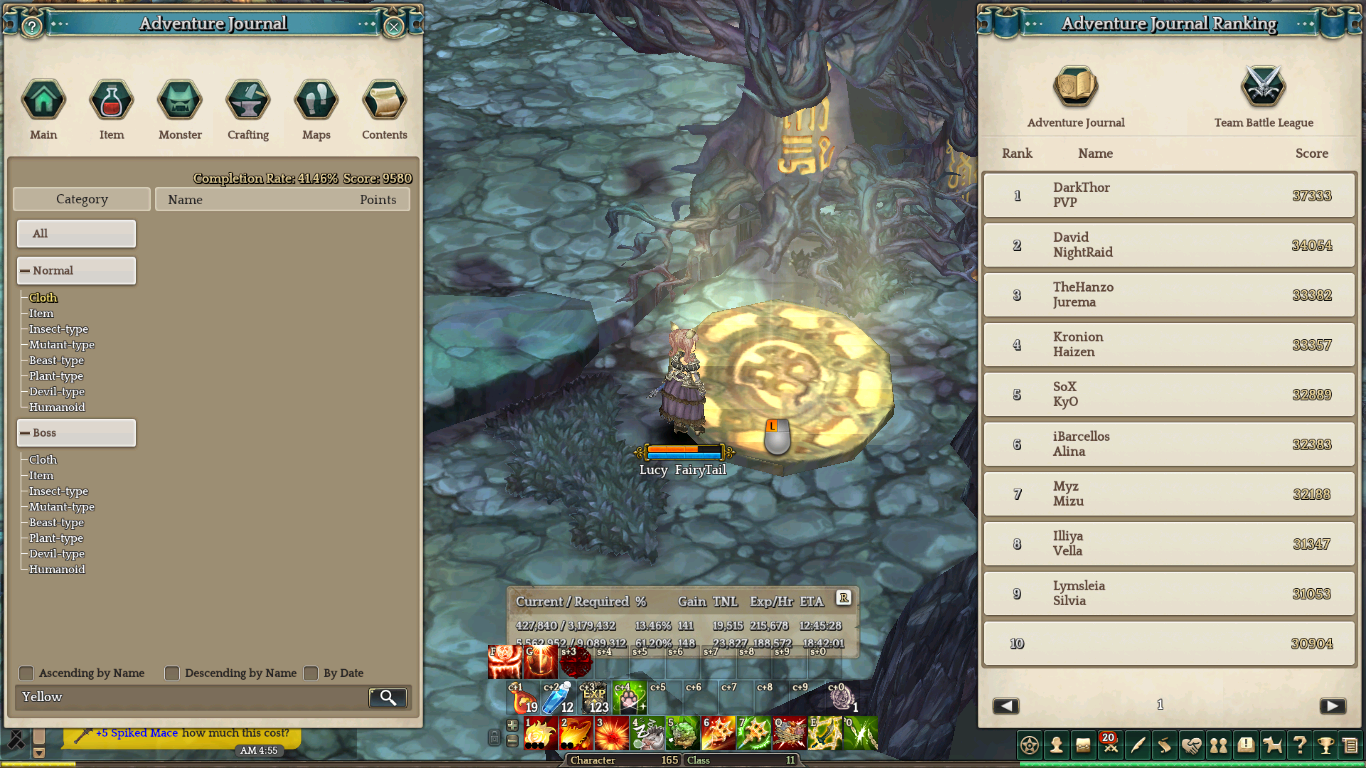Click the search field containing Yellow
The image size is (1366, 768).
pyautogui.click(x=190, y=697)
